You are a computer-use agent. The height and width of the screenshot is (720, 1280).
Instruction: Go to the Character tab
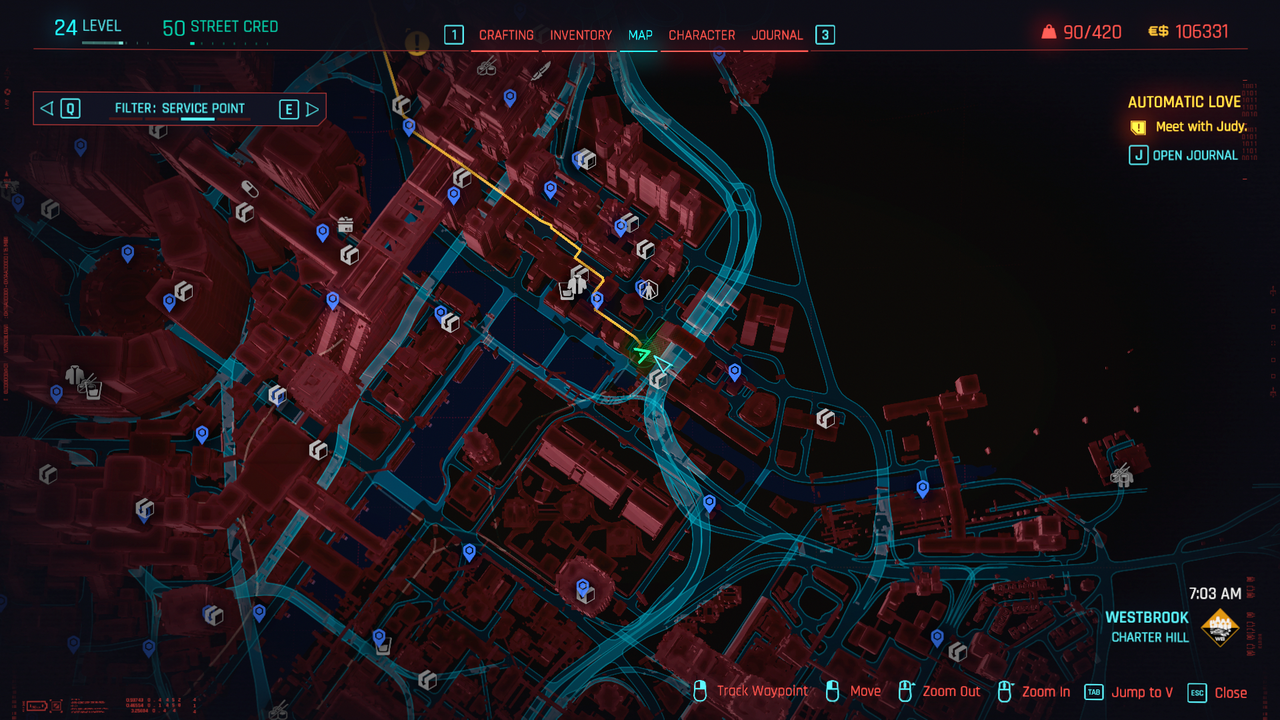[x=702, y=35]
